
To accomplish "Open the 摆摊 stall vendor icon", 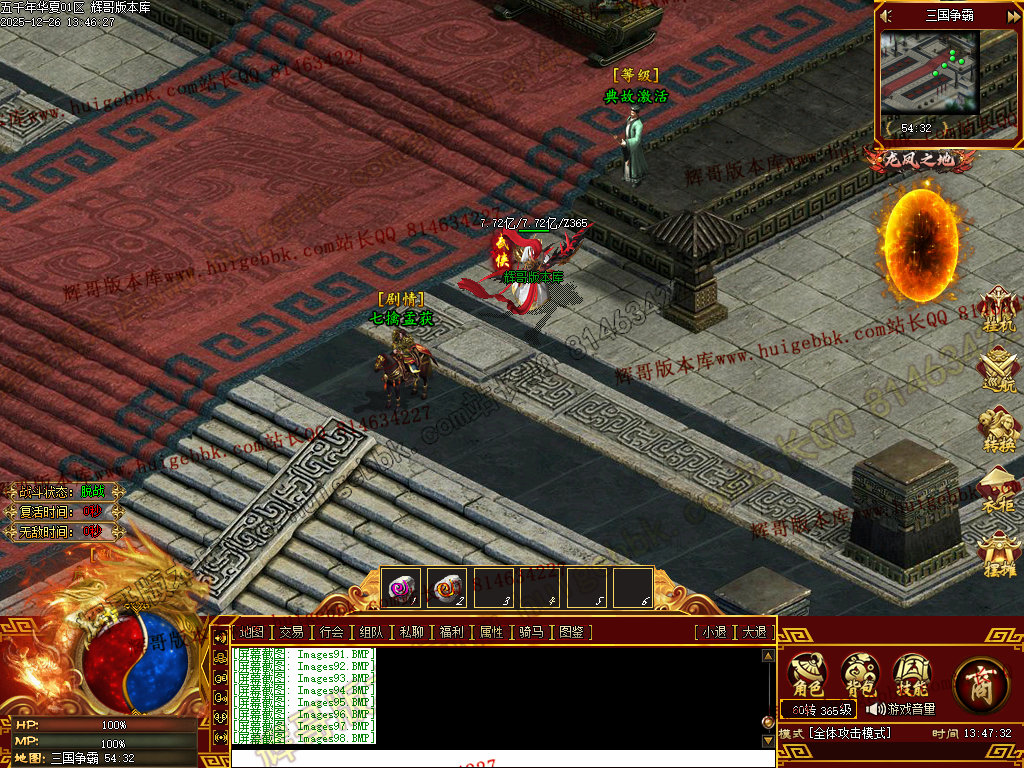I will (x=998, y=554).
